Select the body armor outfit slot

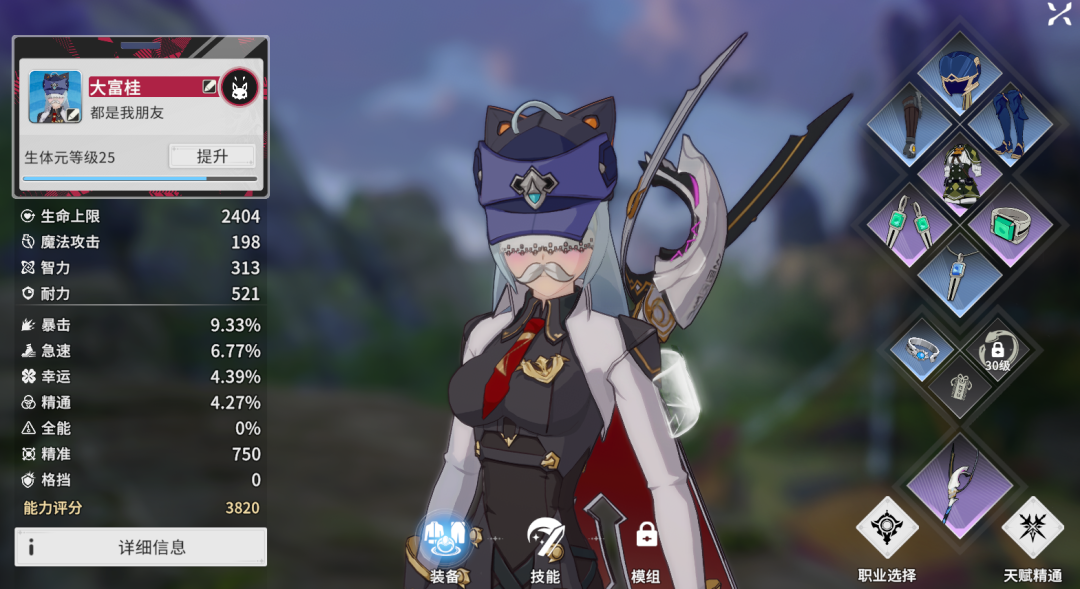click(959, 172)
